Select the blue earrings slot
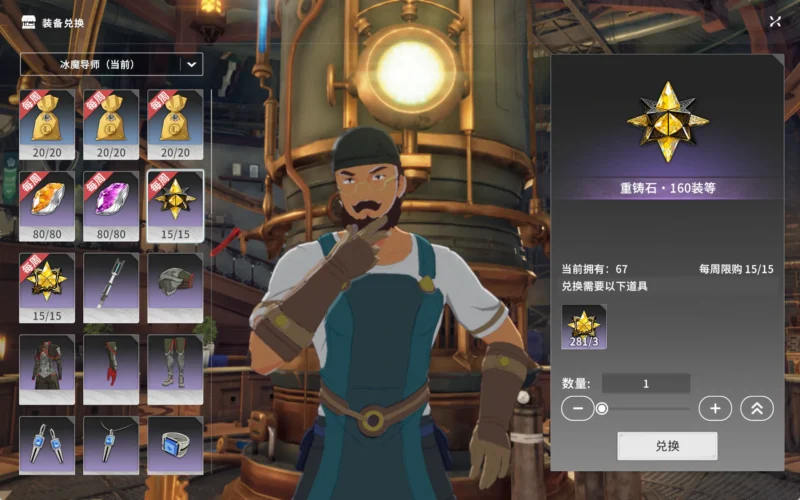Screen dimensions: 800x500 click(47, 444)
